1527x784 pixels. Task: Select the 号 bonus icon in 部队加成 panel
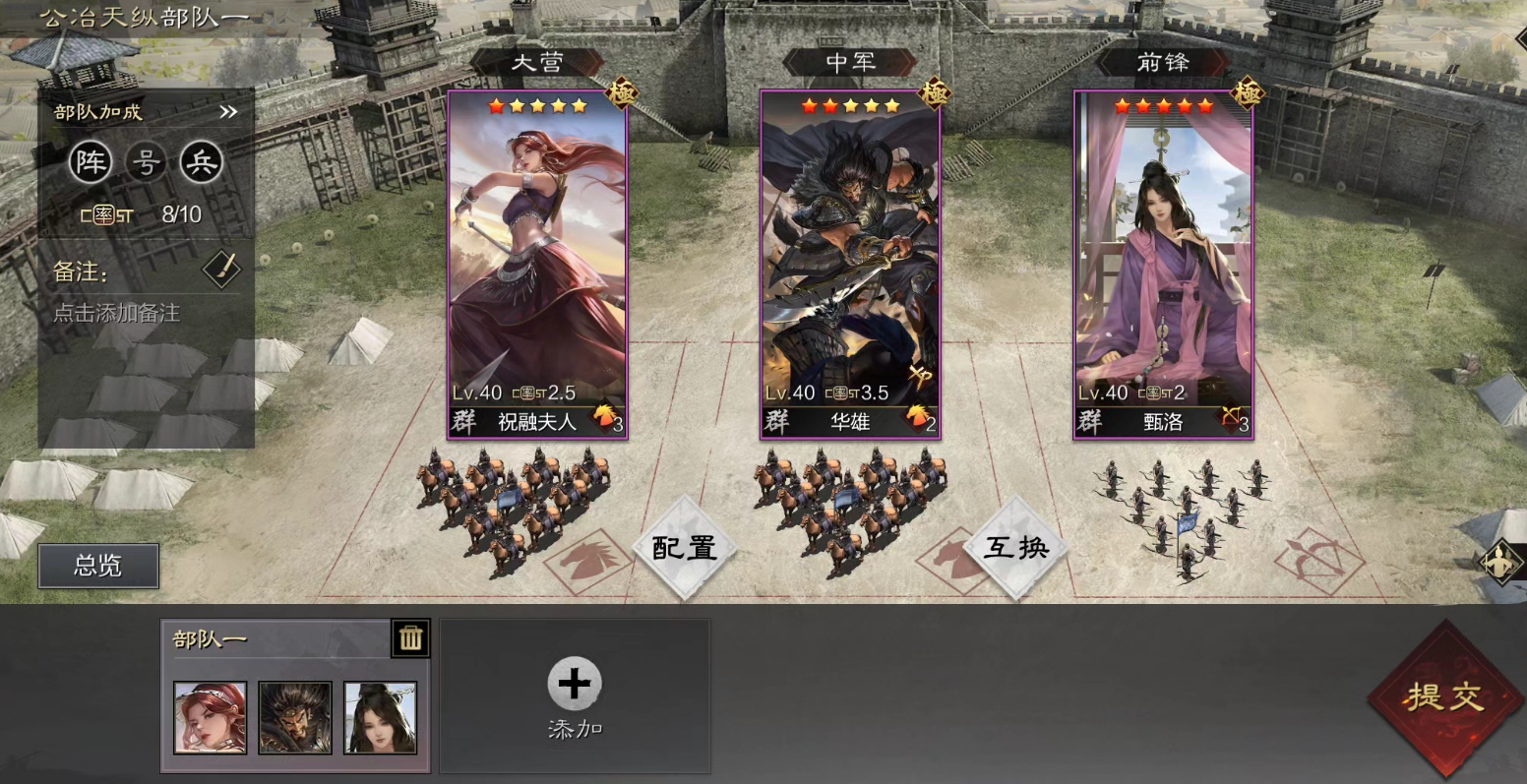pos(146,163)
